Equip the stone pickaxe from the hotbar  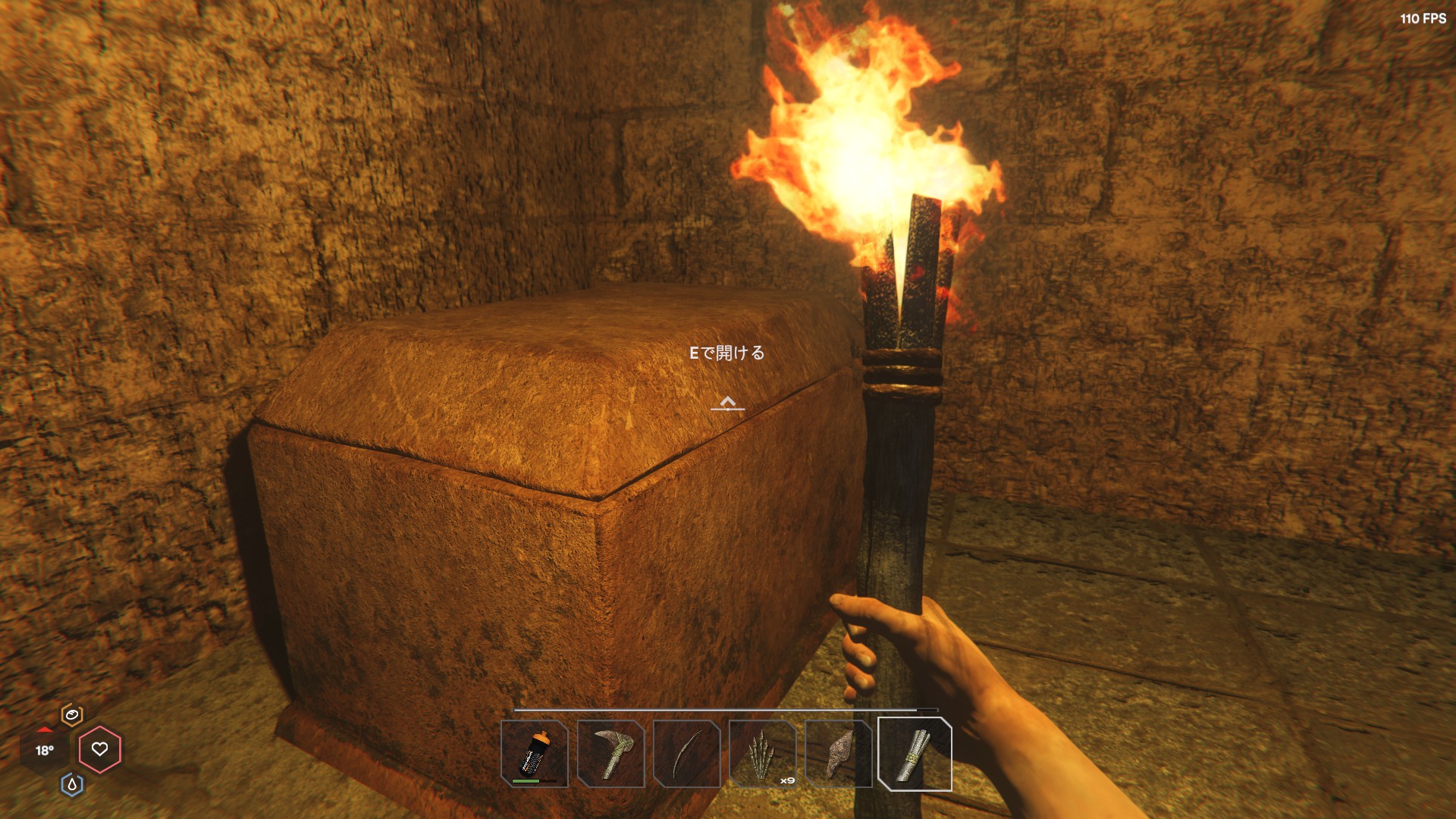point(610,754)
